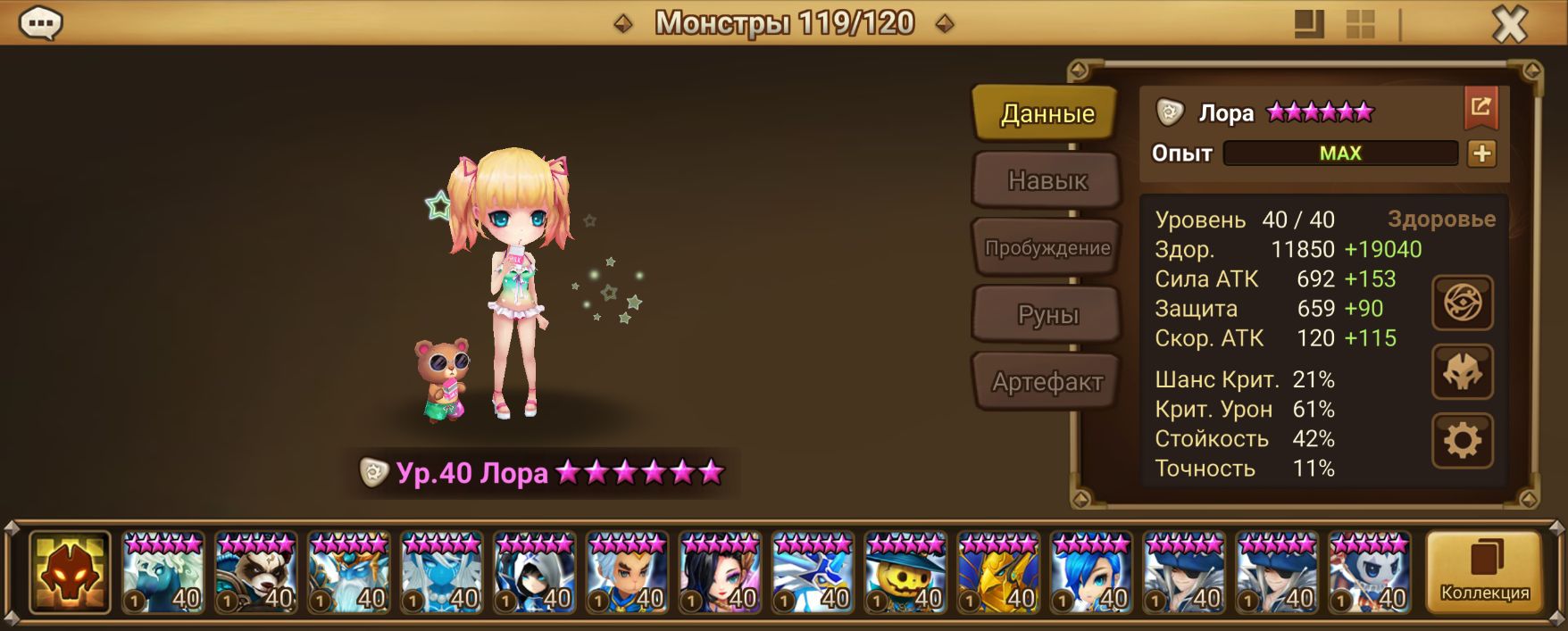The width and height of the screenshot is (1568, 631).
Task: Open the gear settings button
Action: (x=1462, y=440)
